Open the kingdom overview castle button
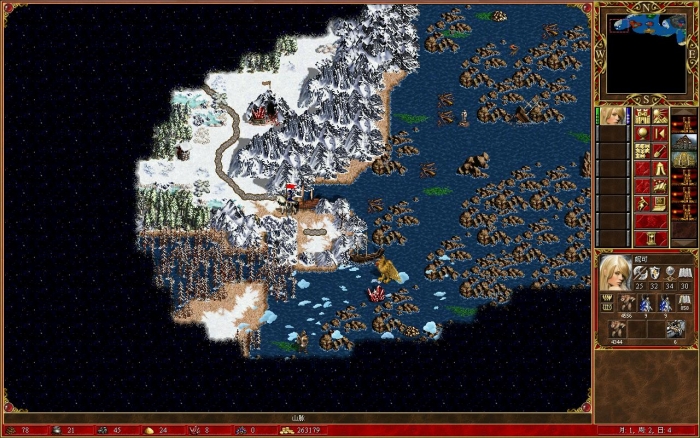Image resolution: width=700 pixels, height=438 pixels. (x=641, y=115)
